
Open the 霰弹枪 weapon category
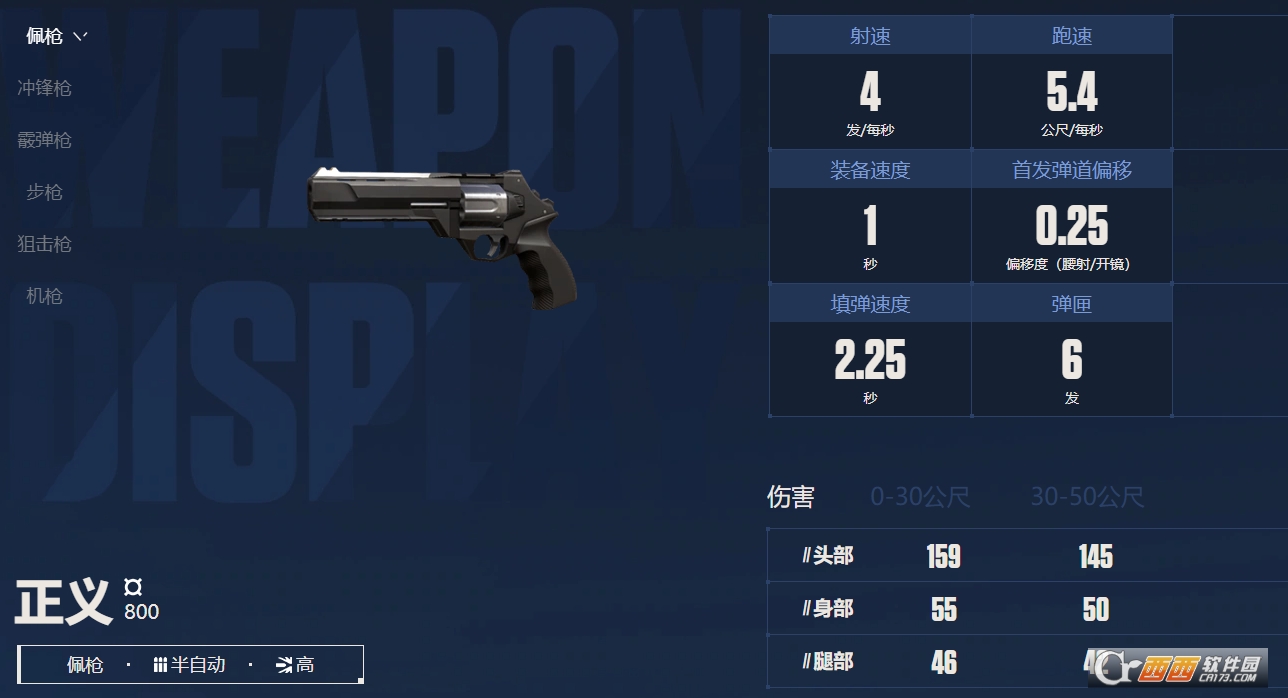[x=45, y=140]
